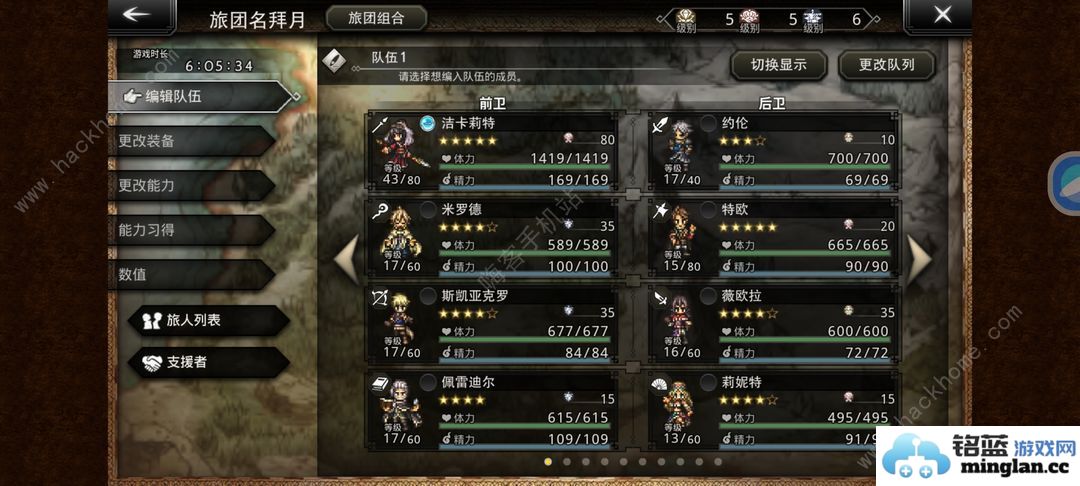Open the 能力习得 menu entry
The width and height of the screenshot is (1080, 486).
pos(190,230)
